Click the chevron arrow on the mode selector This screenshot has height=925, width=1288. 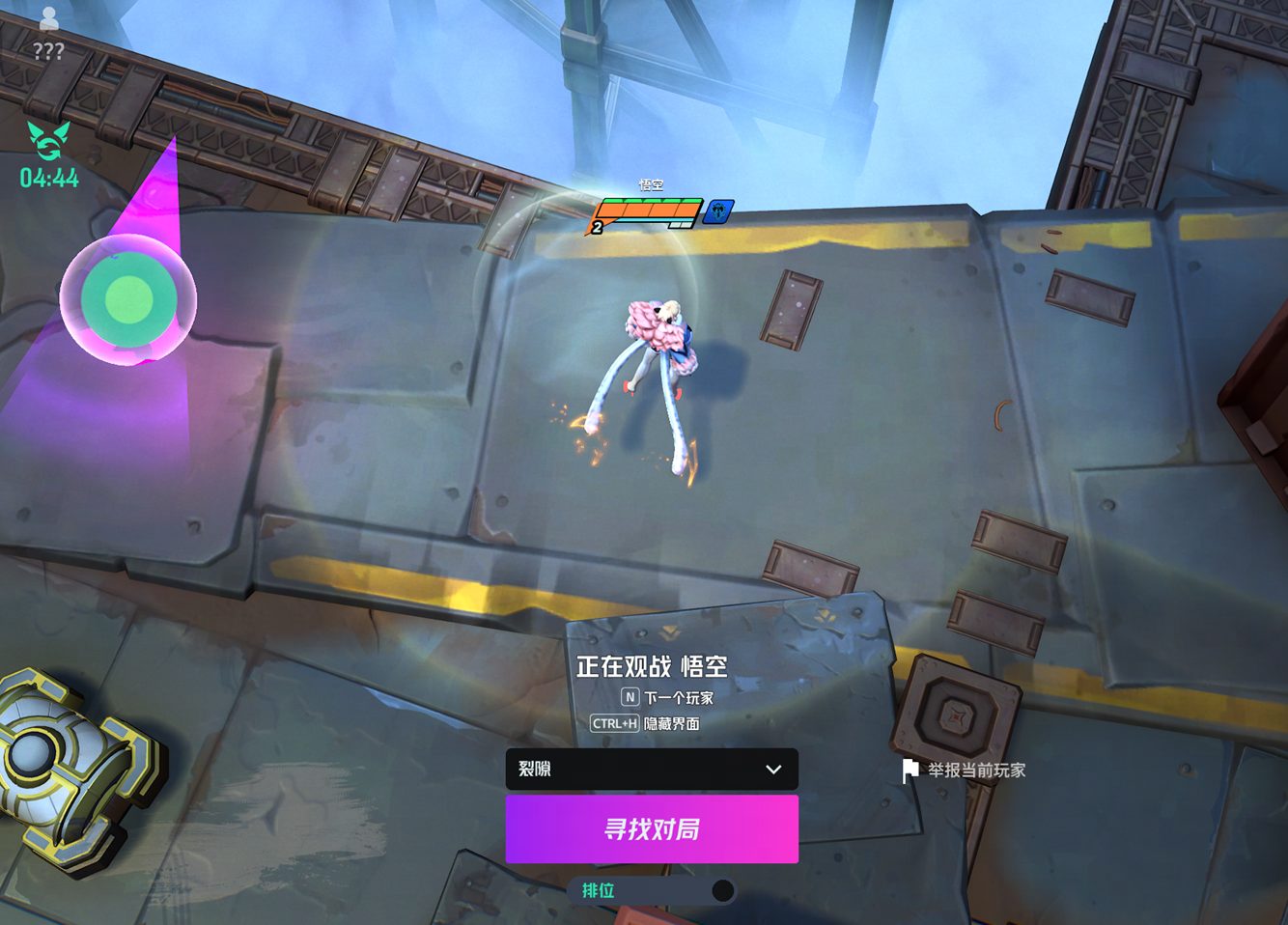pos(772,770)
